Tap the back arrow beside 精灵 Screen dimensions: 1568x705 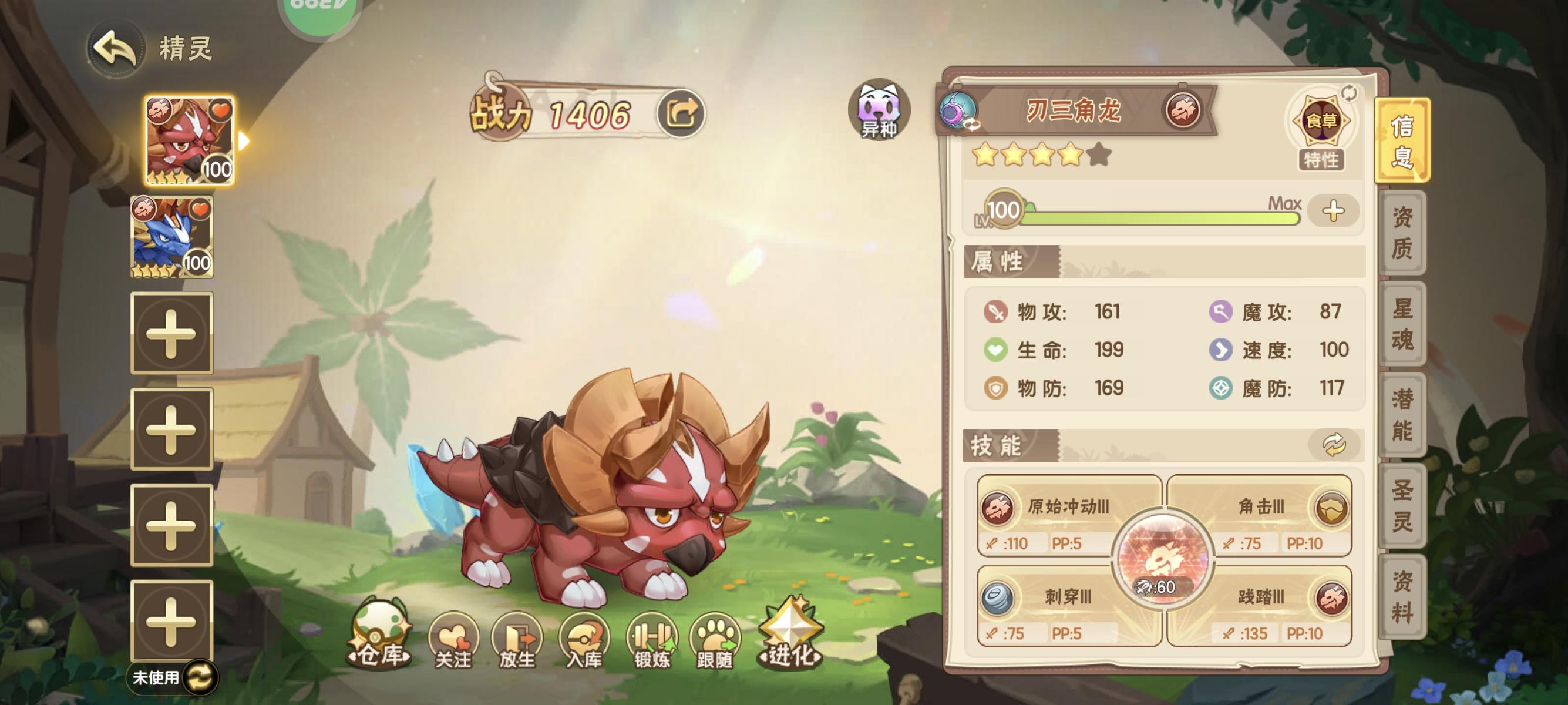(116, 49)
